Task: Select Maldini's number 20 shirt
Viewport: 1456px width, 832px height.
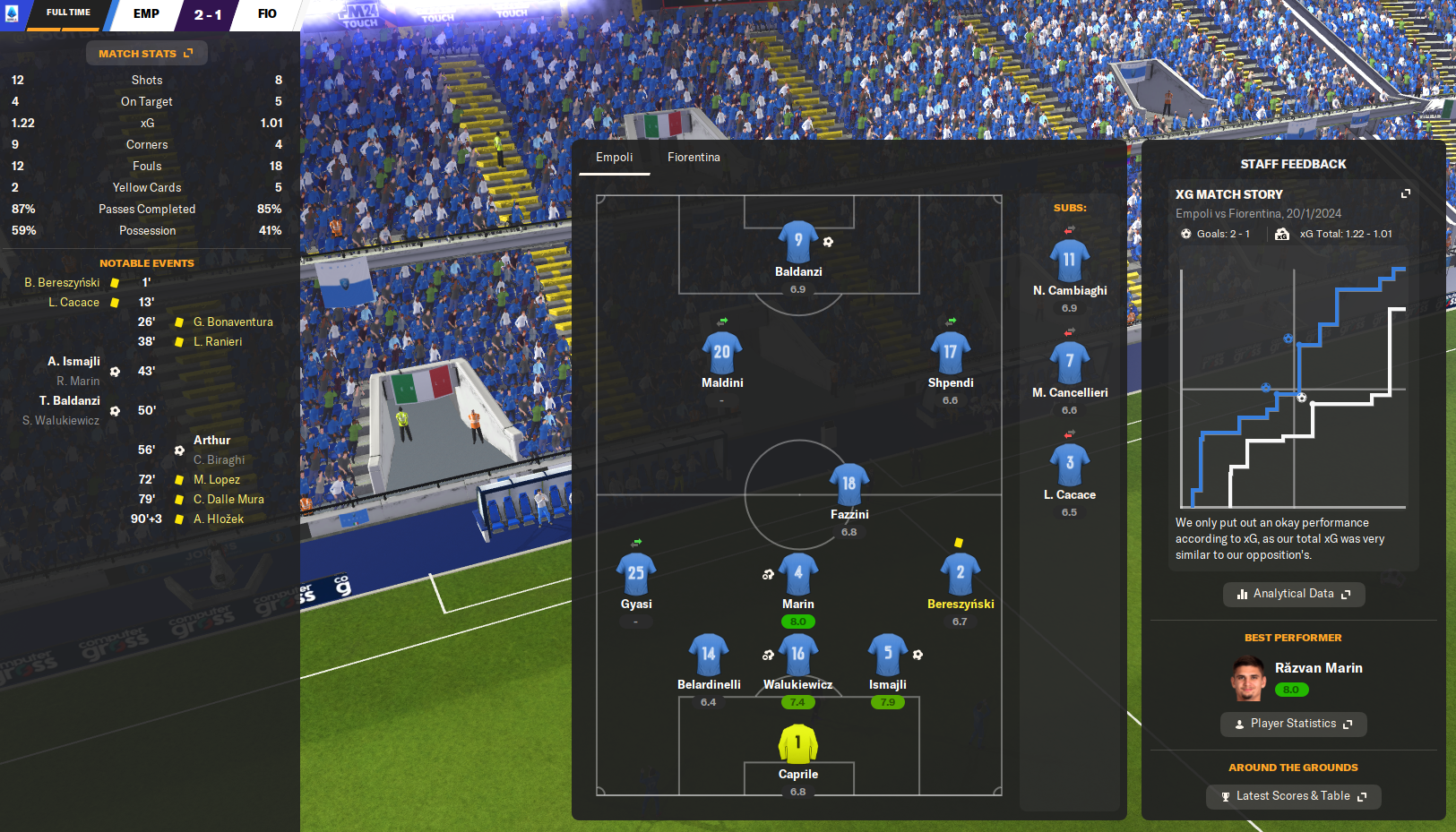Action: [721, 352]
